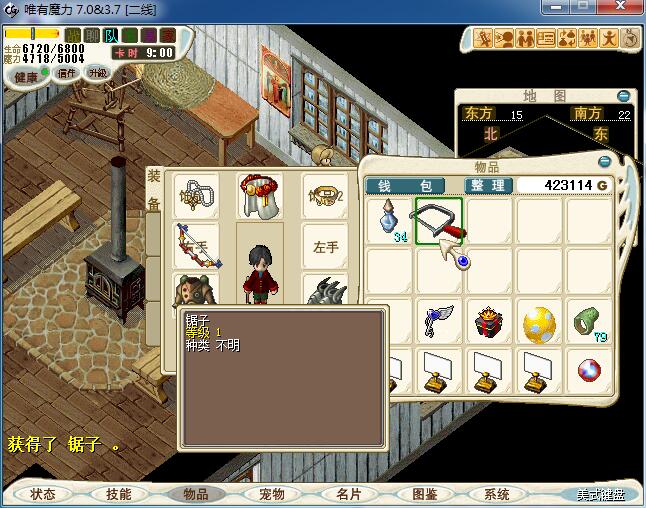Image resolution: width=646 pixels, height=508 pixels.
Task: Minimize the 地图 map panel
Action: tap(624, 96)
